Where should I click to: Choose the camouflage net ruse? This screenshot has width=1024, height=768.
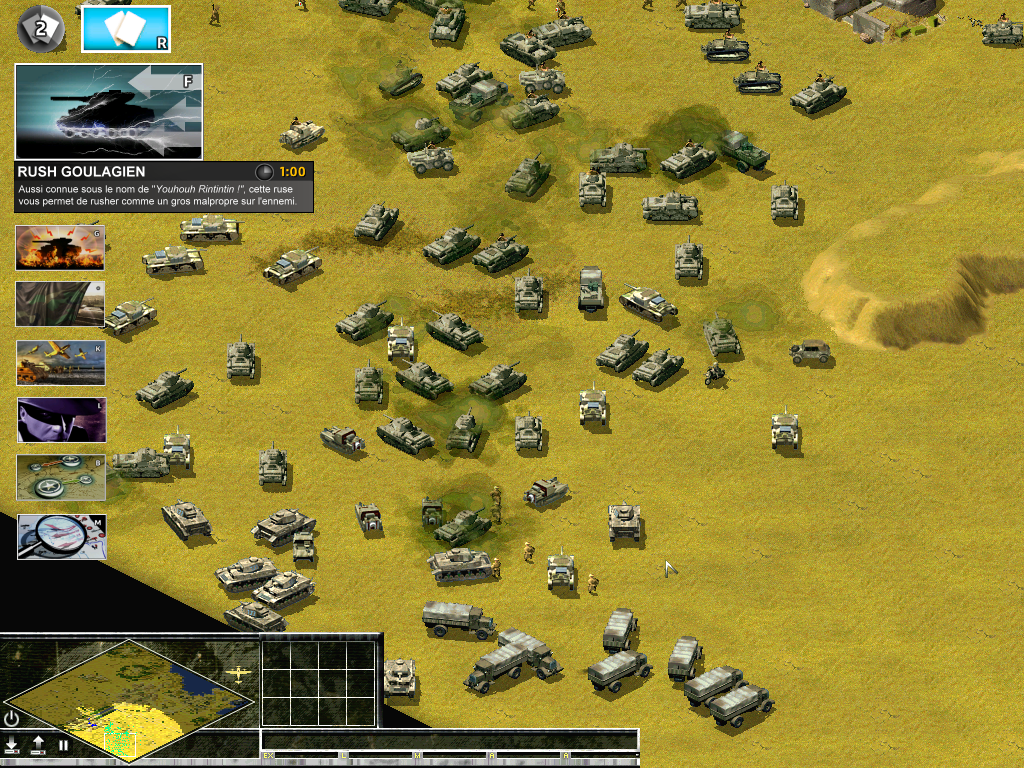(60, 304)
